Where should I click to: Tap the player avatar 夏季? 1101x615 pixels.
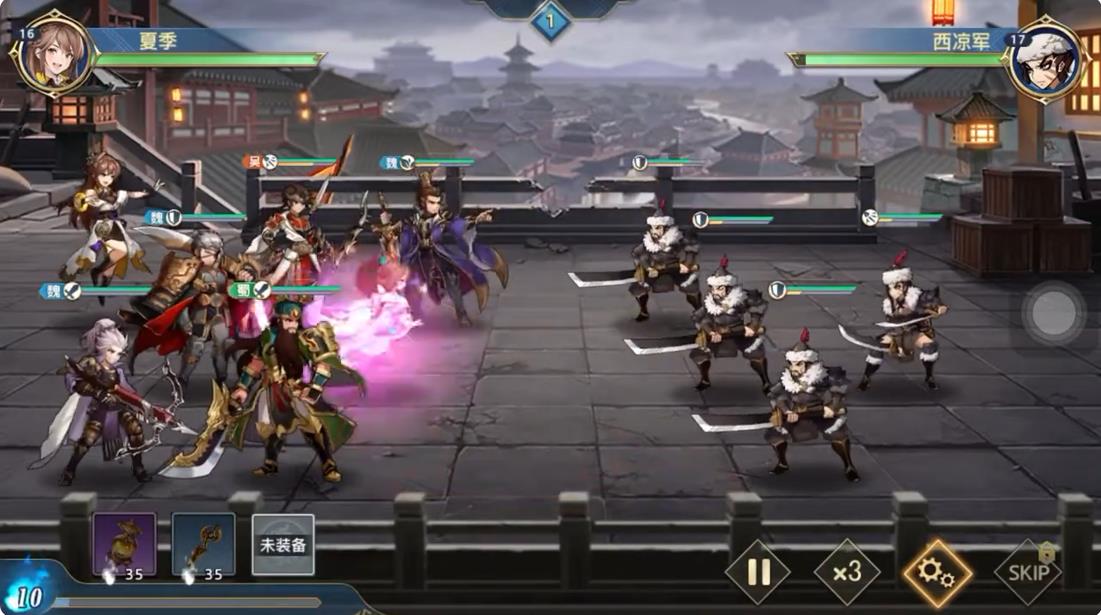click(52, 54)
